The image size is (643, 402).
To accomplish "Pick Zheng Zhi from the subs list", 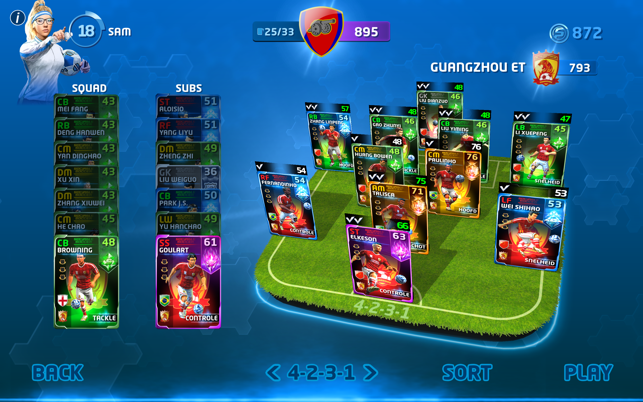I will [x=188, y=153].
